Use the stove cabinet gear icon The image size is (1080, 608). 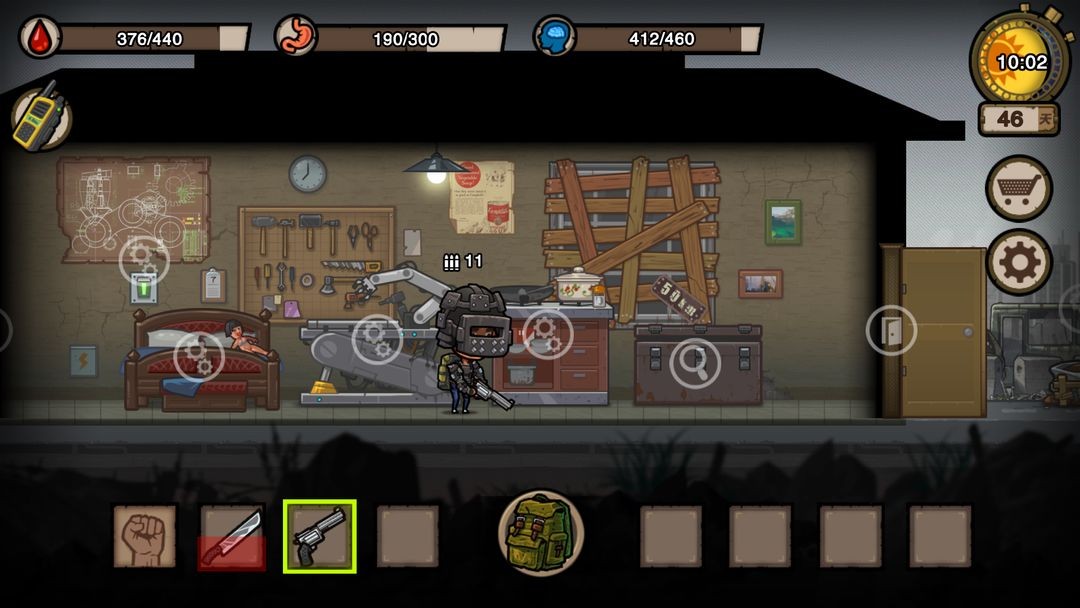[547, 335]
